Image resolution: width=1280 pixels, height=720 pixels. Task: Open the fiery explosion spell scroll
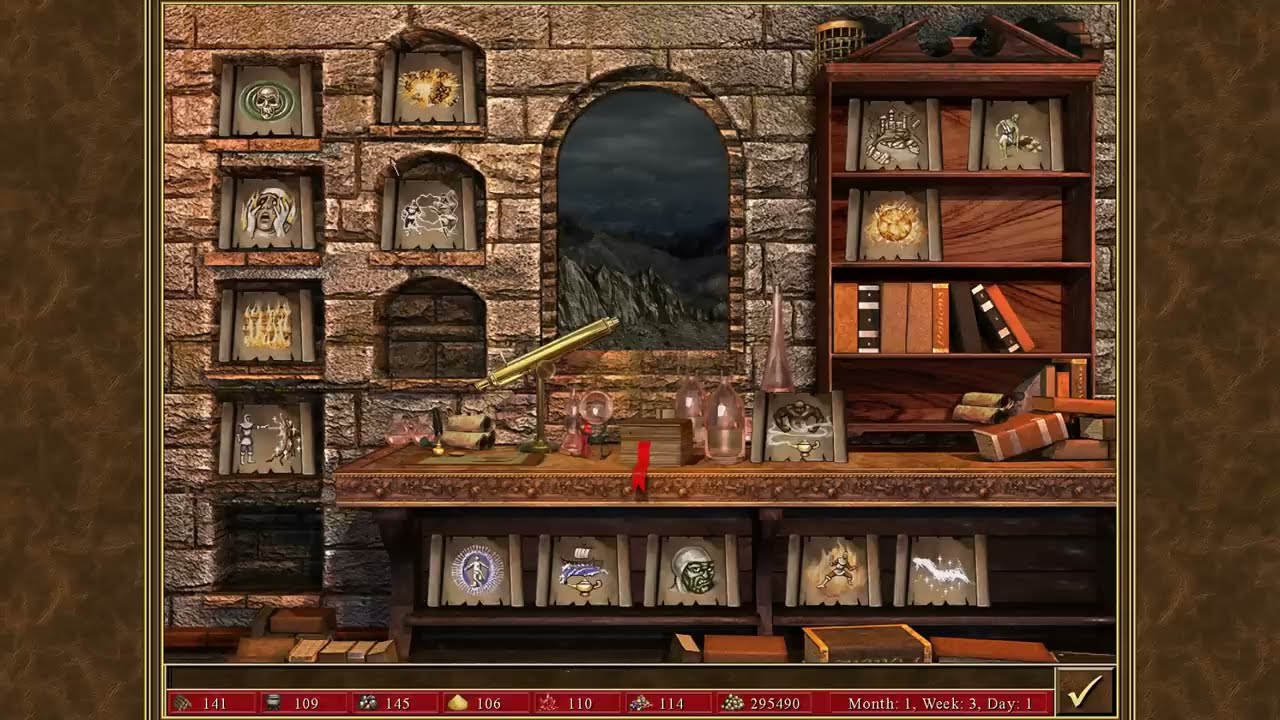(x=429, y=88)
